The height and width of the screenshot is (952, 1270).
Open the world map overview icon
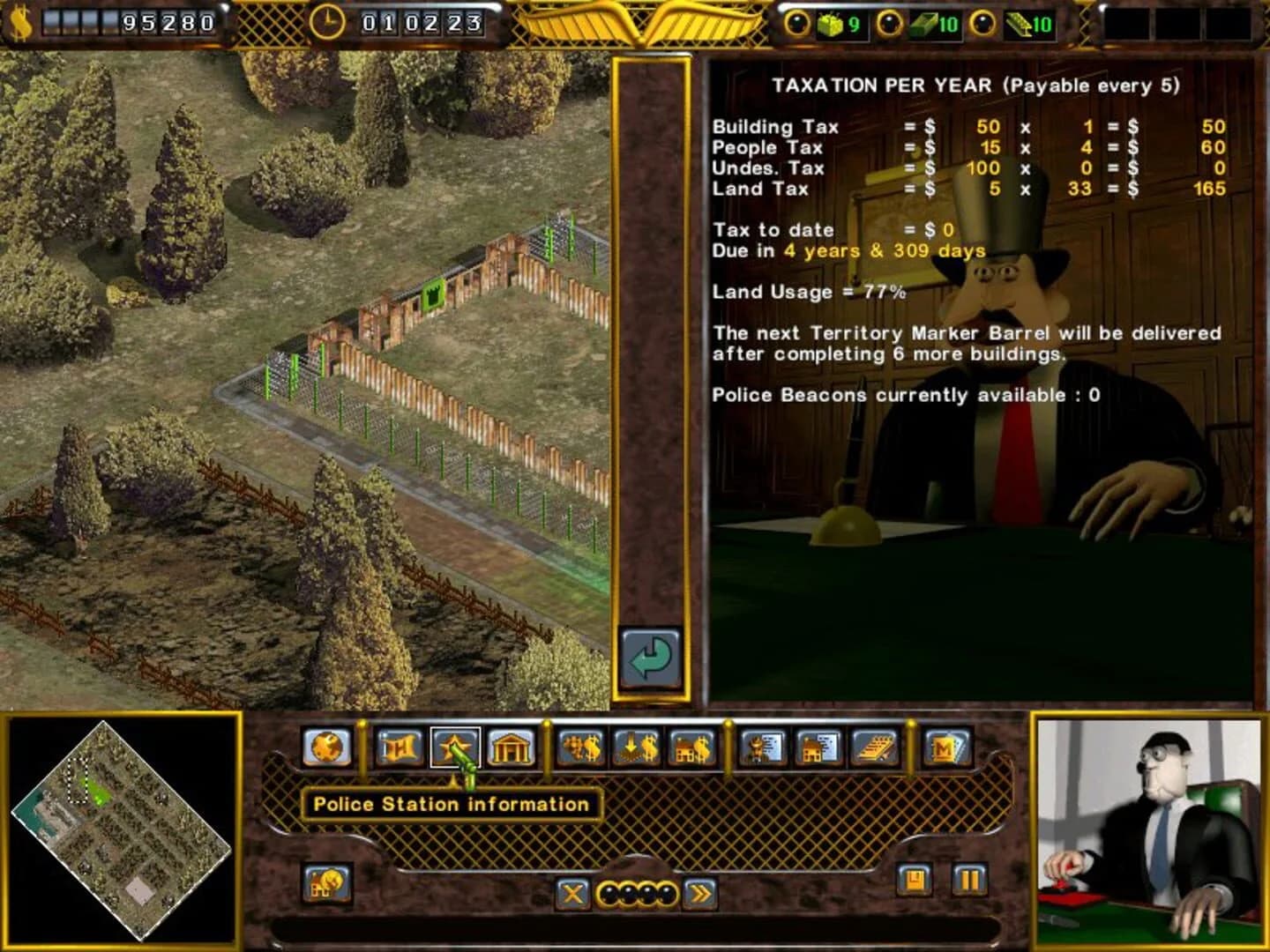[x=325, y=749]
